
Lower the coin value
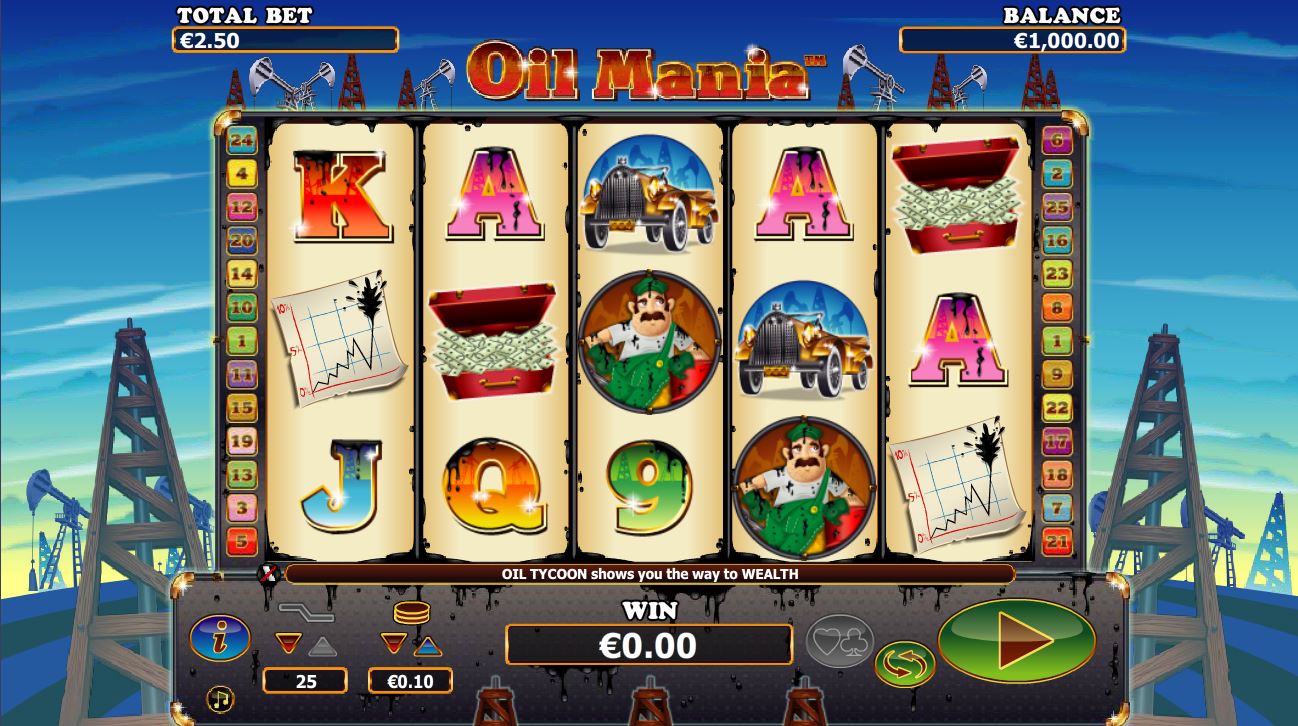point(394,644)
